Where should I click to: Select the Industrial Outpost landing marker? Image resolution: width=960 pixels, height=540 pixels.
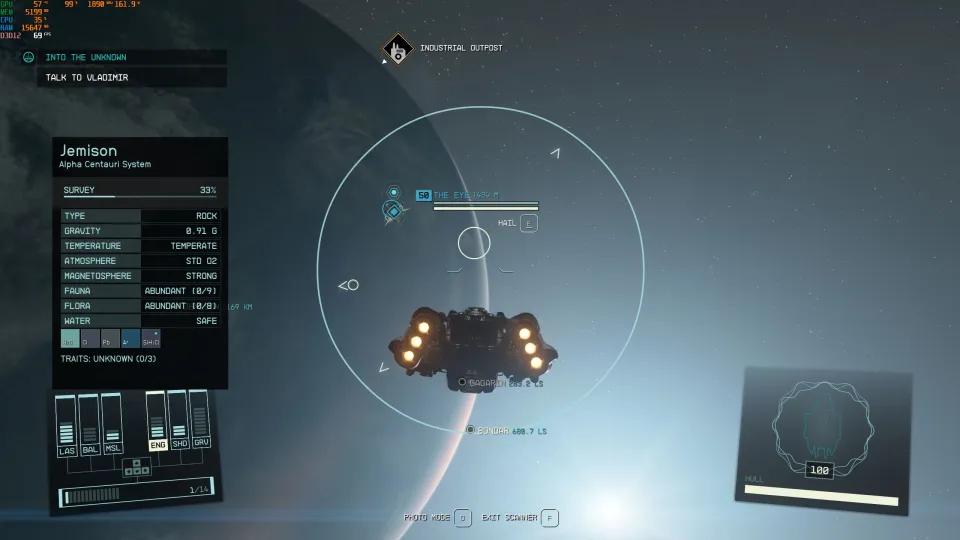(x=398, y=49)
